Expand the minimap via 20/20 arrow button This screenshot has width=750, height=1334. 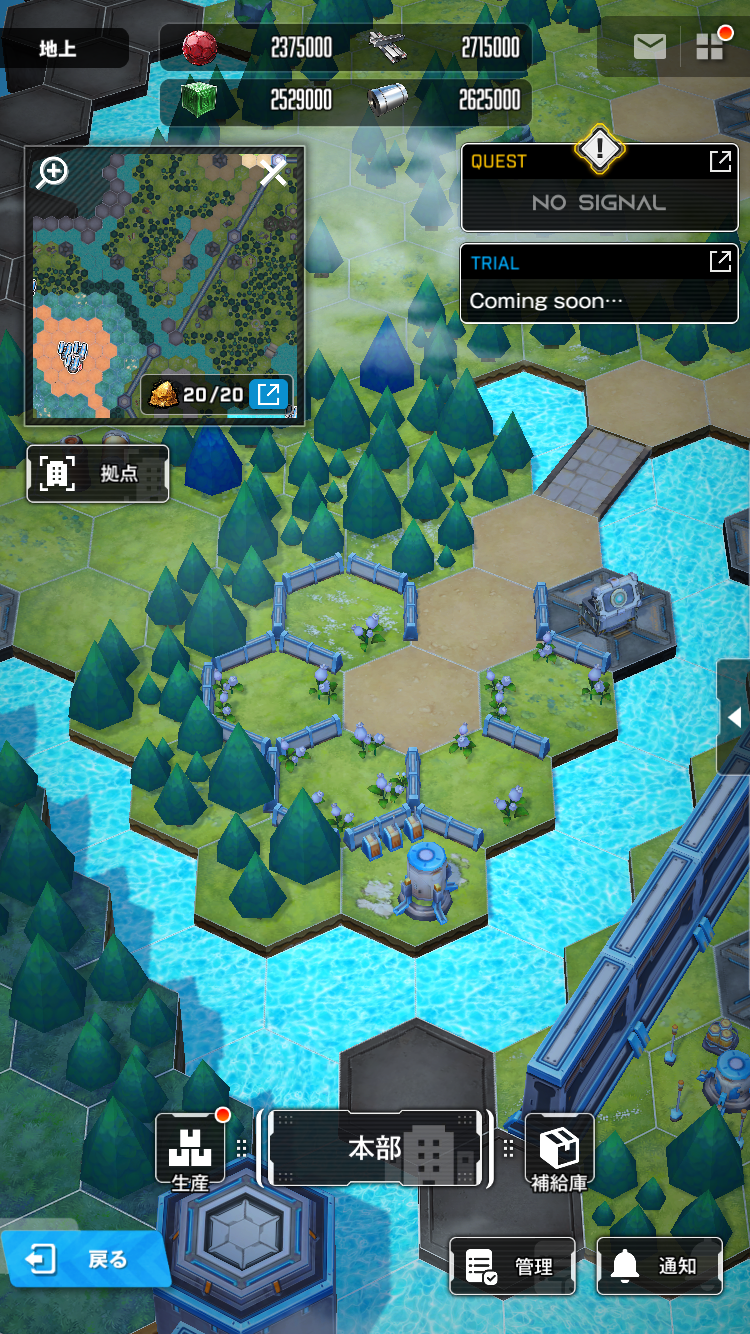point(268,394)
